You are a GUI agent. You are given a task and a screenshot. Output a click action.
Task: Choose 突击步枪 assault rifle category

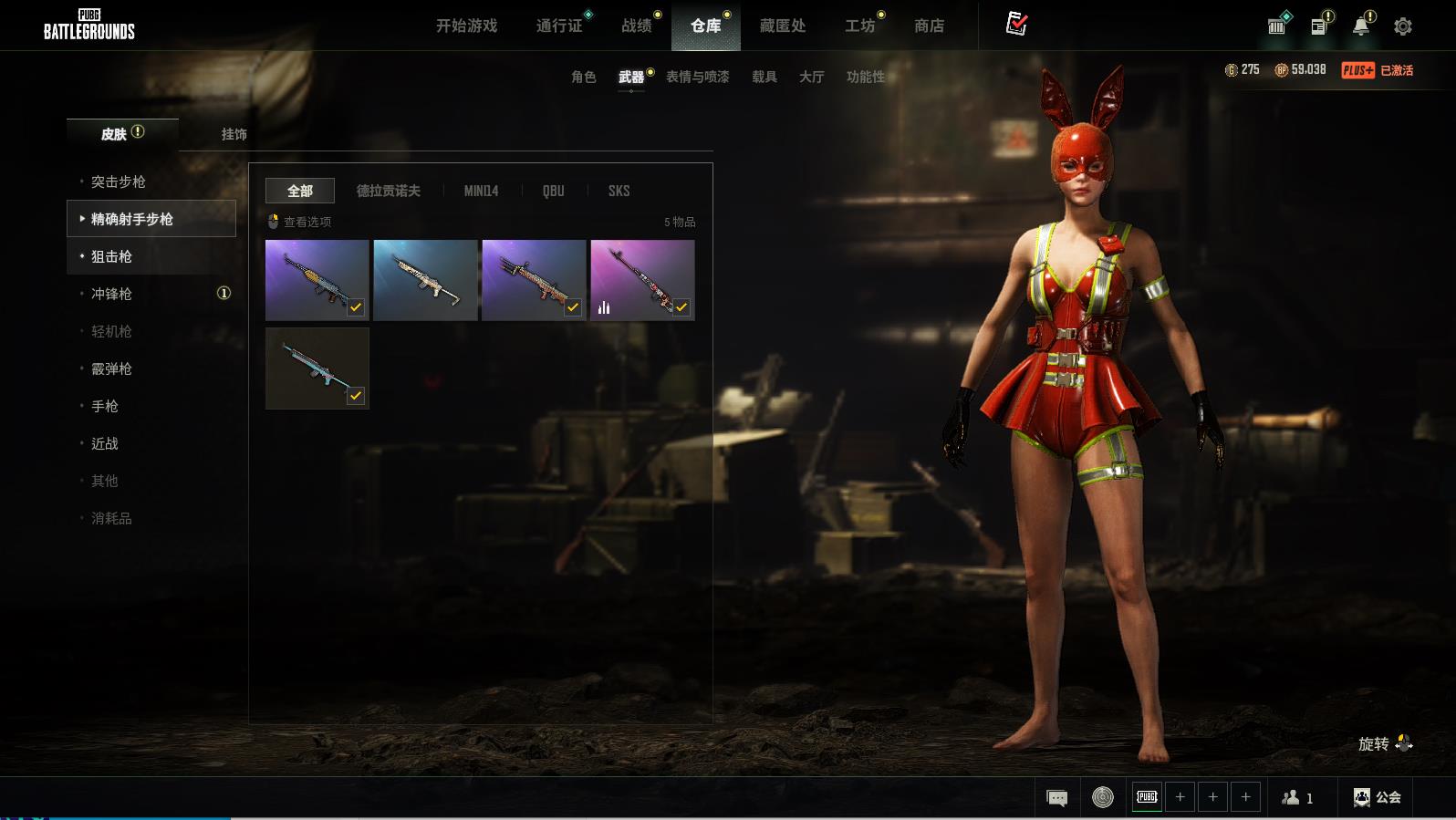point(119,182)
